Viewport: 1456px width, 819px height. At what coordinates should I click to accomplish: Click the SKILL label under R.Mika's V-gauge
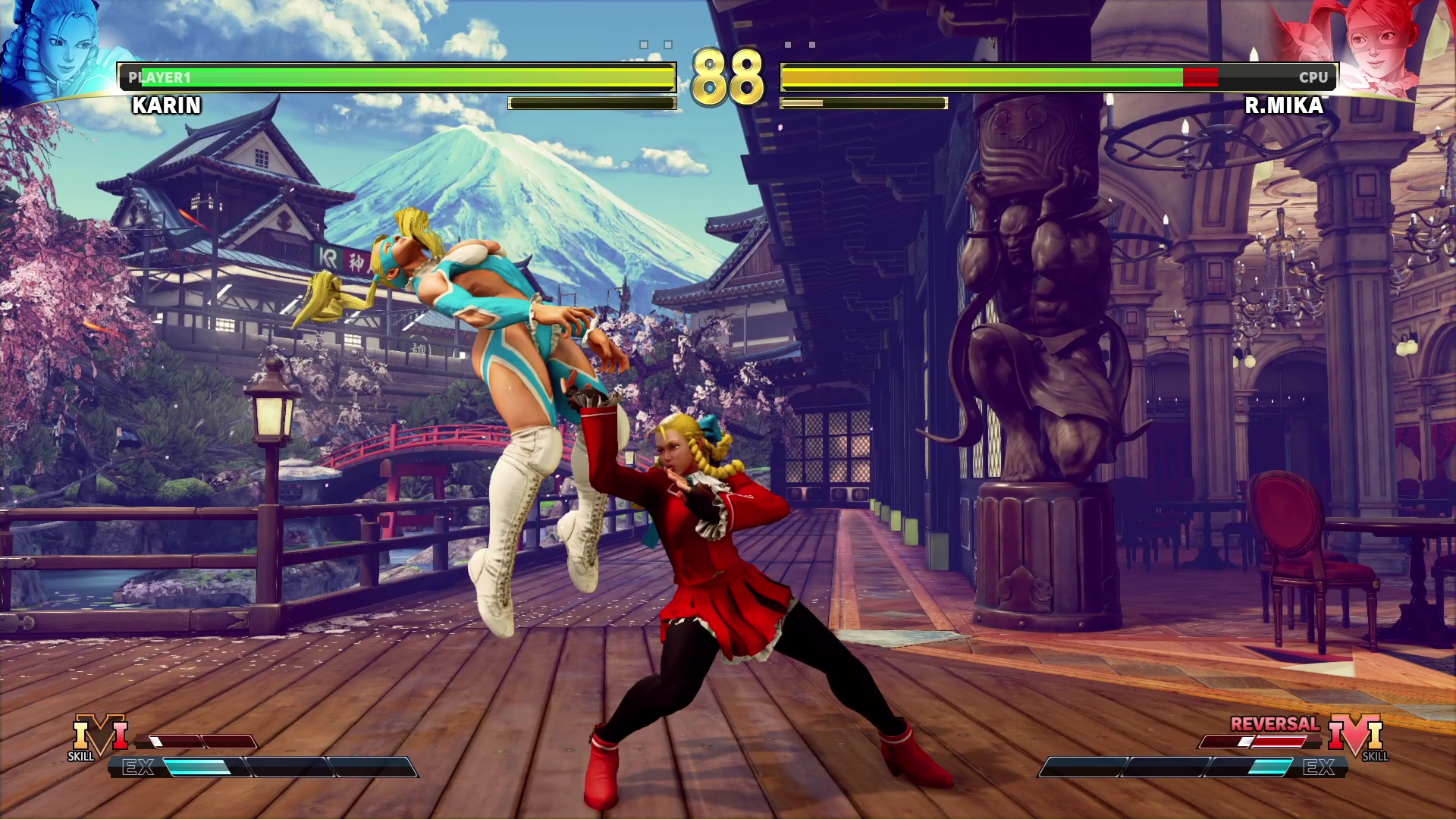tap(1374, 757)
